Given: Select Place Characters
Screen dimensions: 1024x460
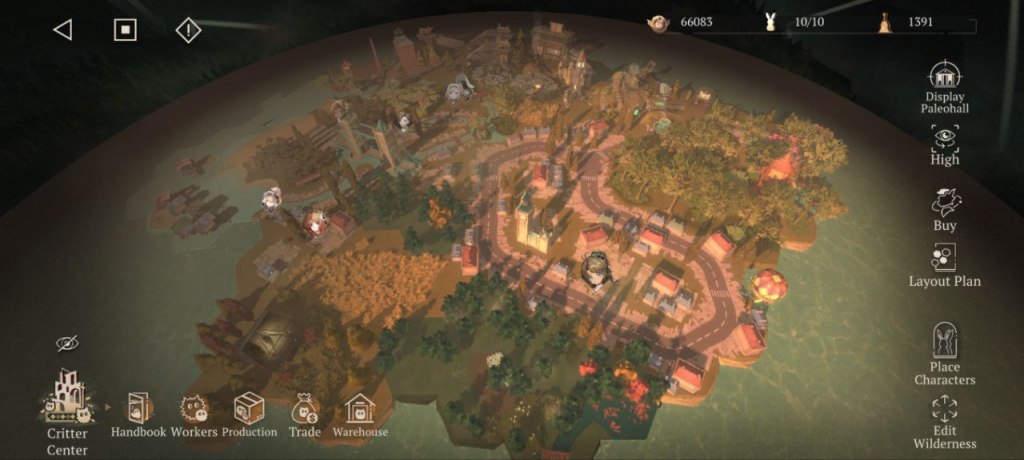Looking at the screenshot, I should (x=944, y=351).
